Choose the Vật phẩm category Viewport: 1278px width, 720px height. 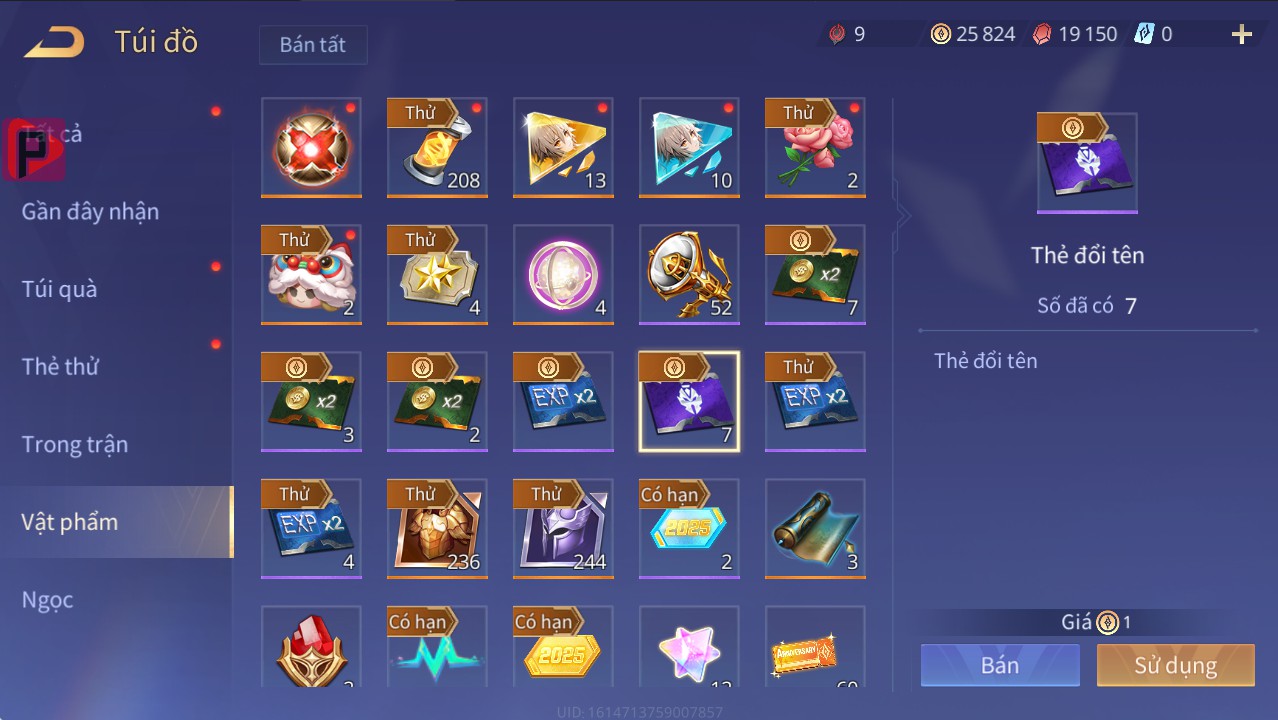coord(70,522)
